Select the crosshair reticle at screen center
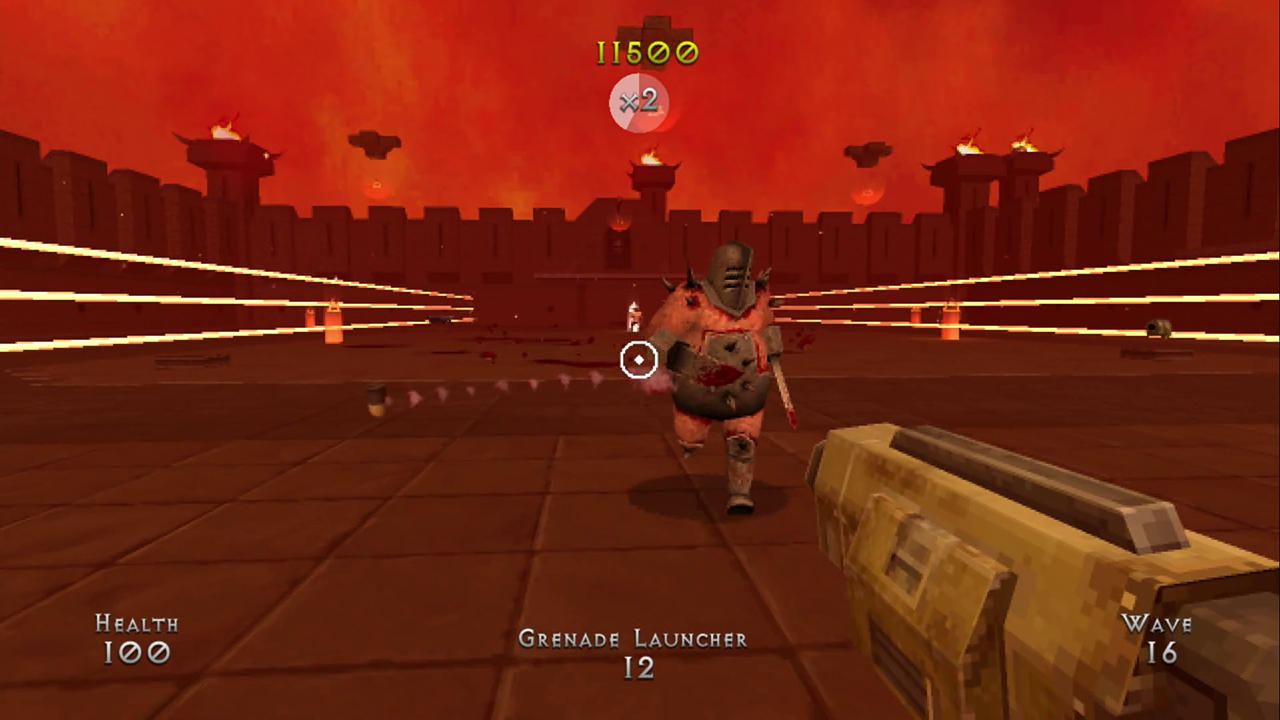 639,359
